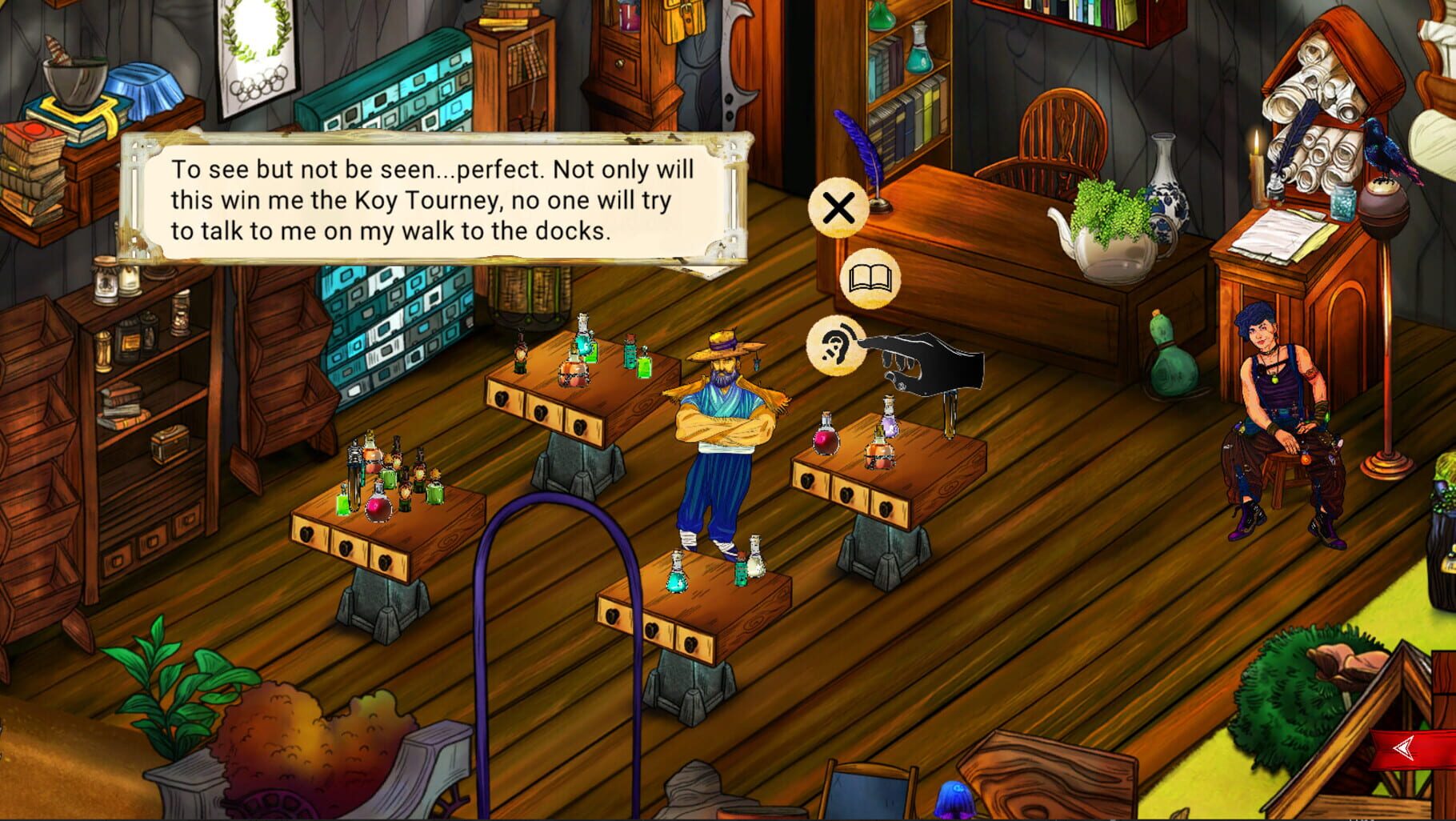Click the dialogue box about the Koy Tourney
This screenshot has width=1456, height=821.
[436, 200]
